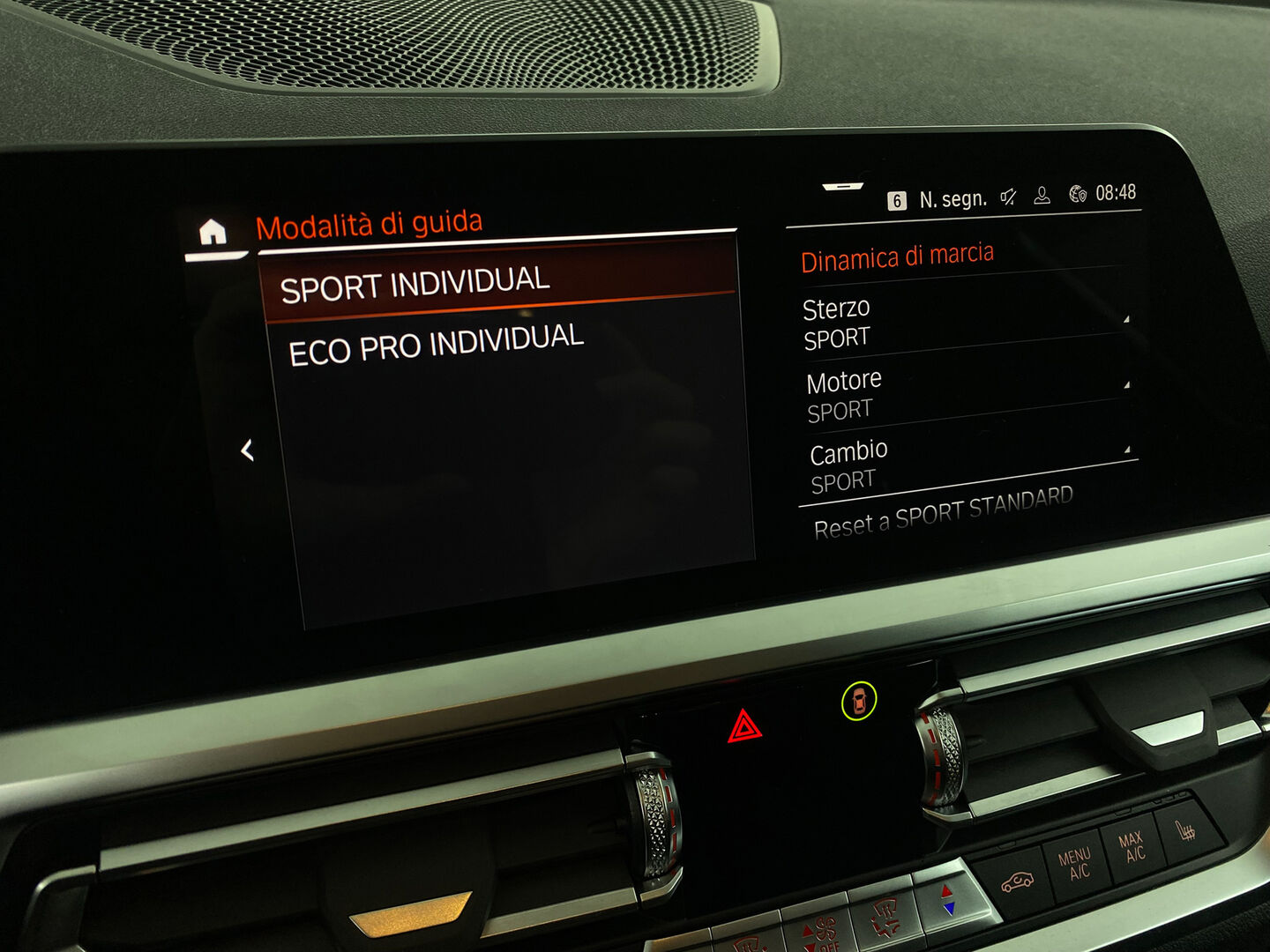Go back with the left arrow
This screenshot has height=952, width=1270.
[247, 450]
